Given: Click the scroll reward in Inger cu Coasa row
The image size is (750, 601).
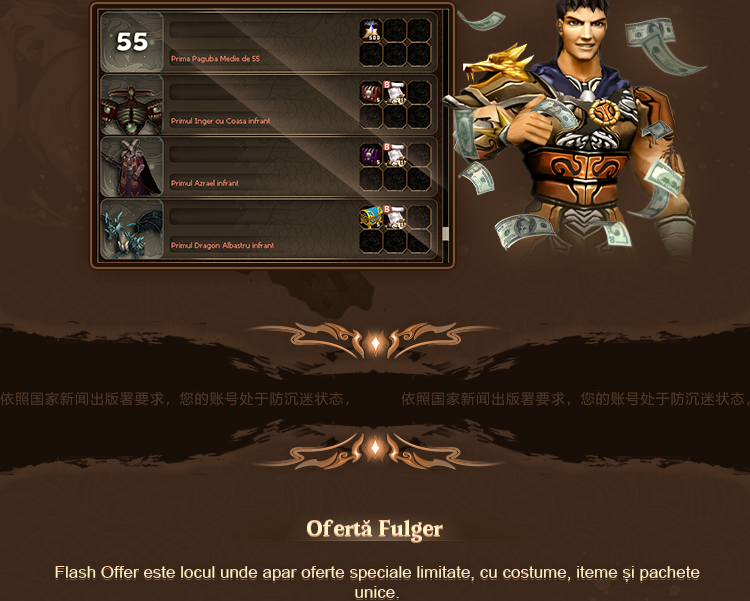Looking at the screenshot, I should pos(395,93).
